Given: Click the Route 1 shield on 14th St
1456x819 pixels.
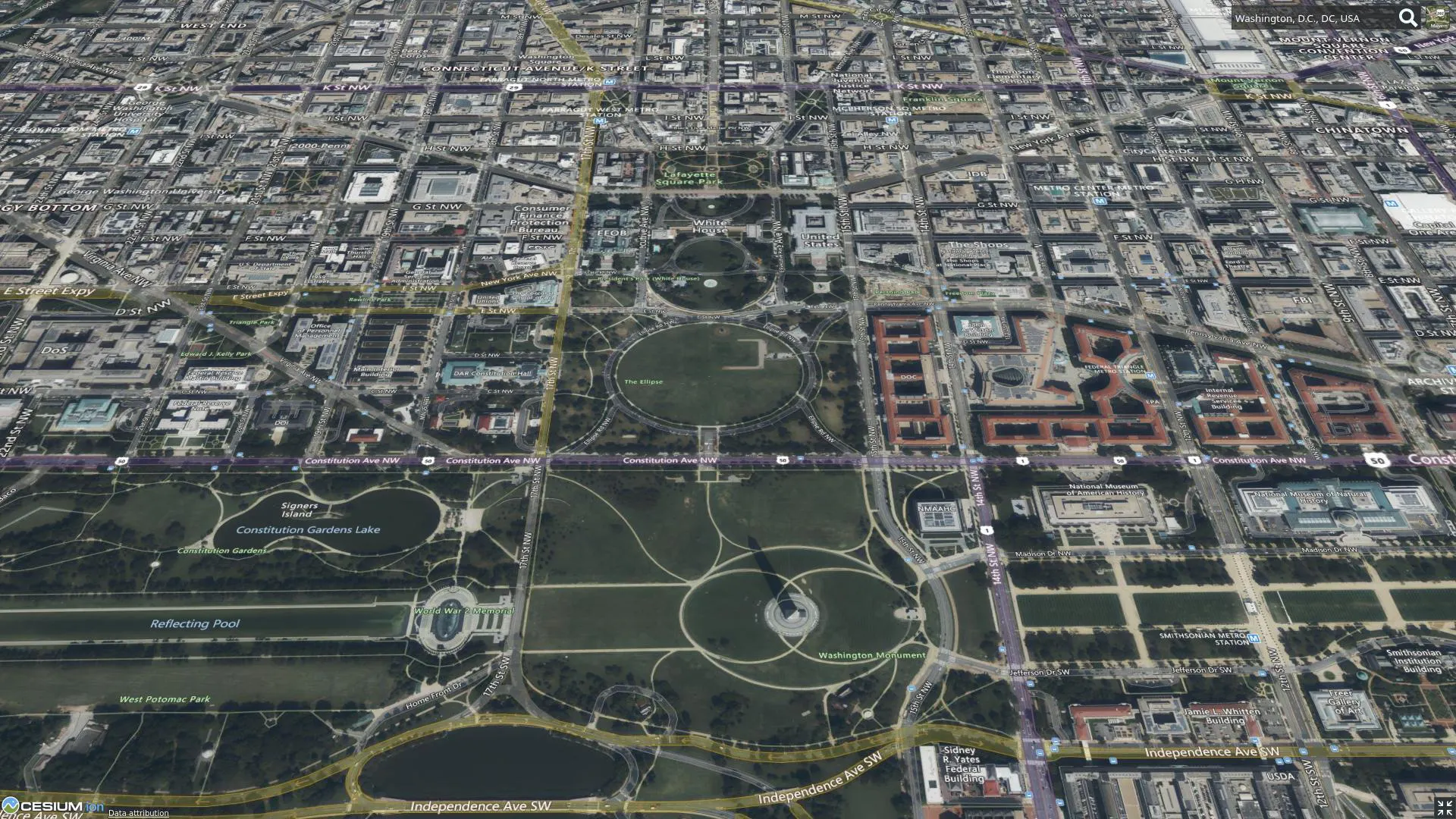Looking at the screenshot, I should click(987, 531).
